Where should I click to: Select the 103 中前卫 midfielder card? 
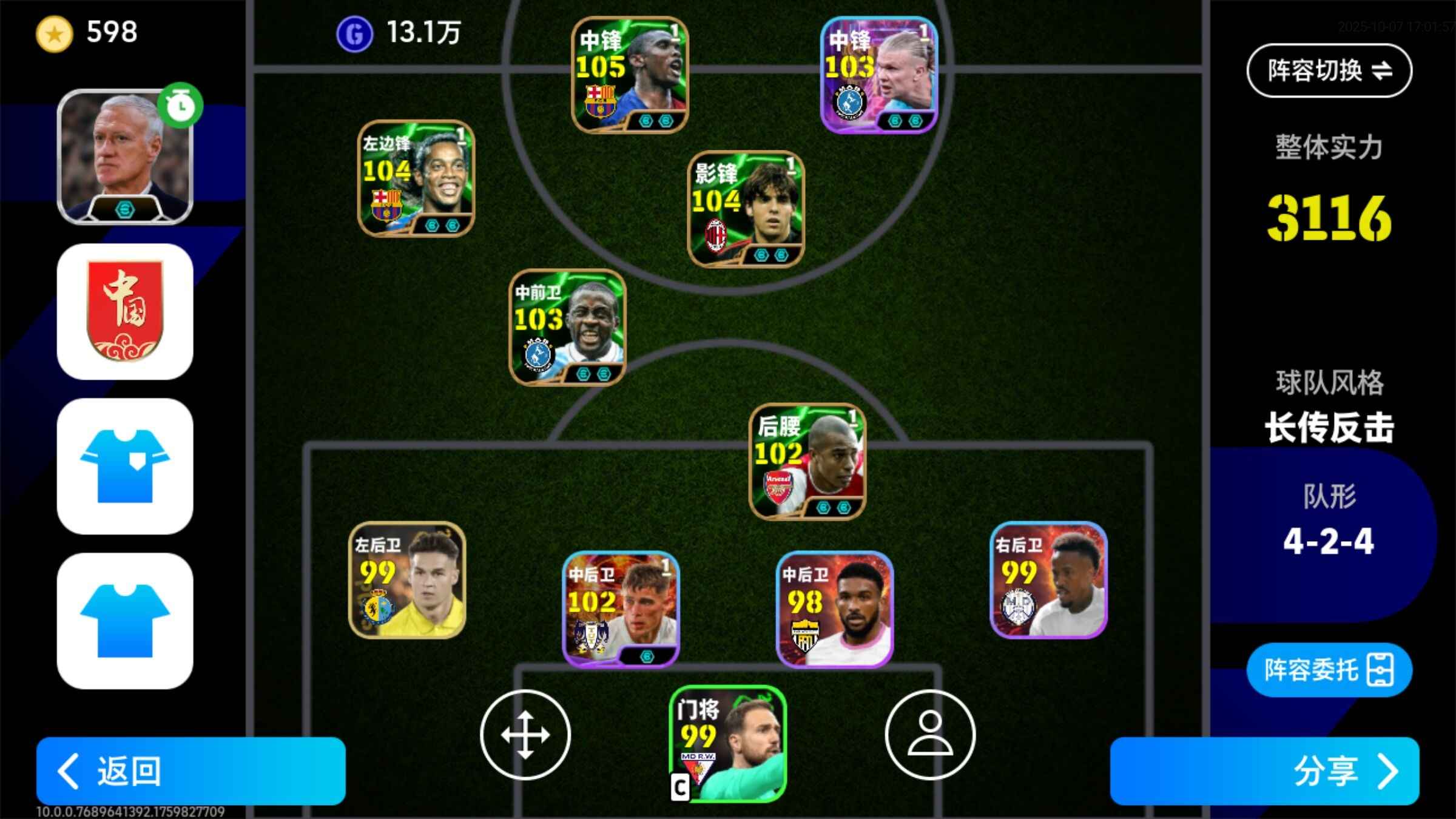point(567,327)
